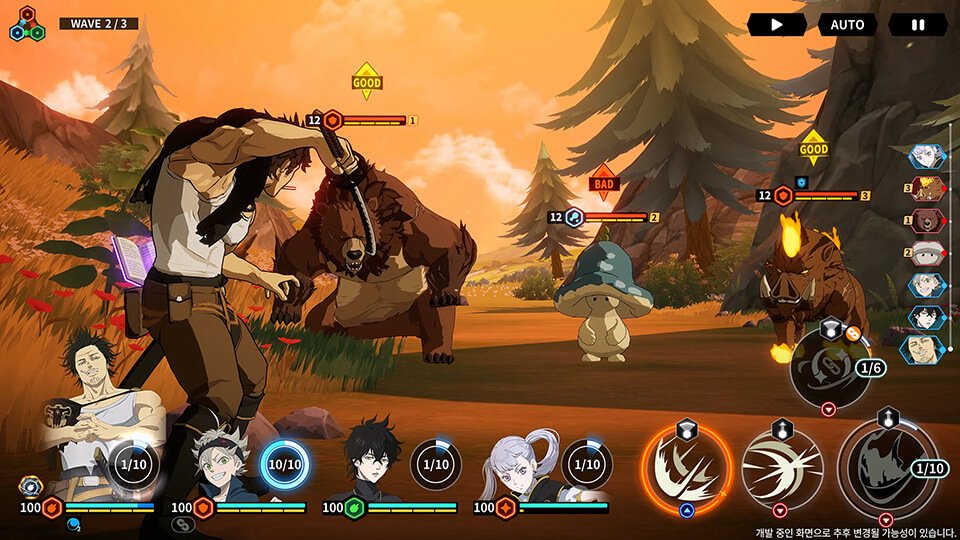Image resolution: width=960 pixels, height=540 pixels.
Task: Activate the crescent slash skill
Action: 781,466
